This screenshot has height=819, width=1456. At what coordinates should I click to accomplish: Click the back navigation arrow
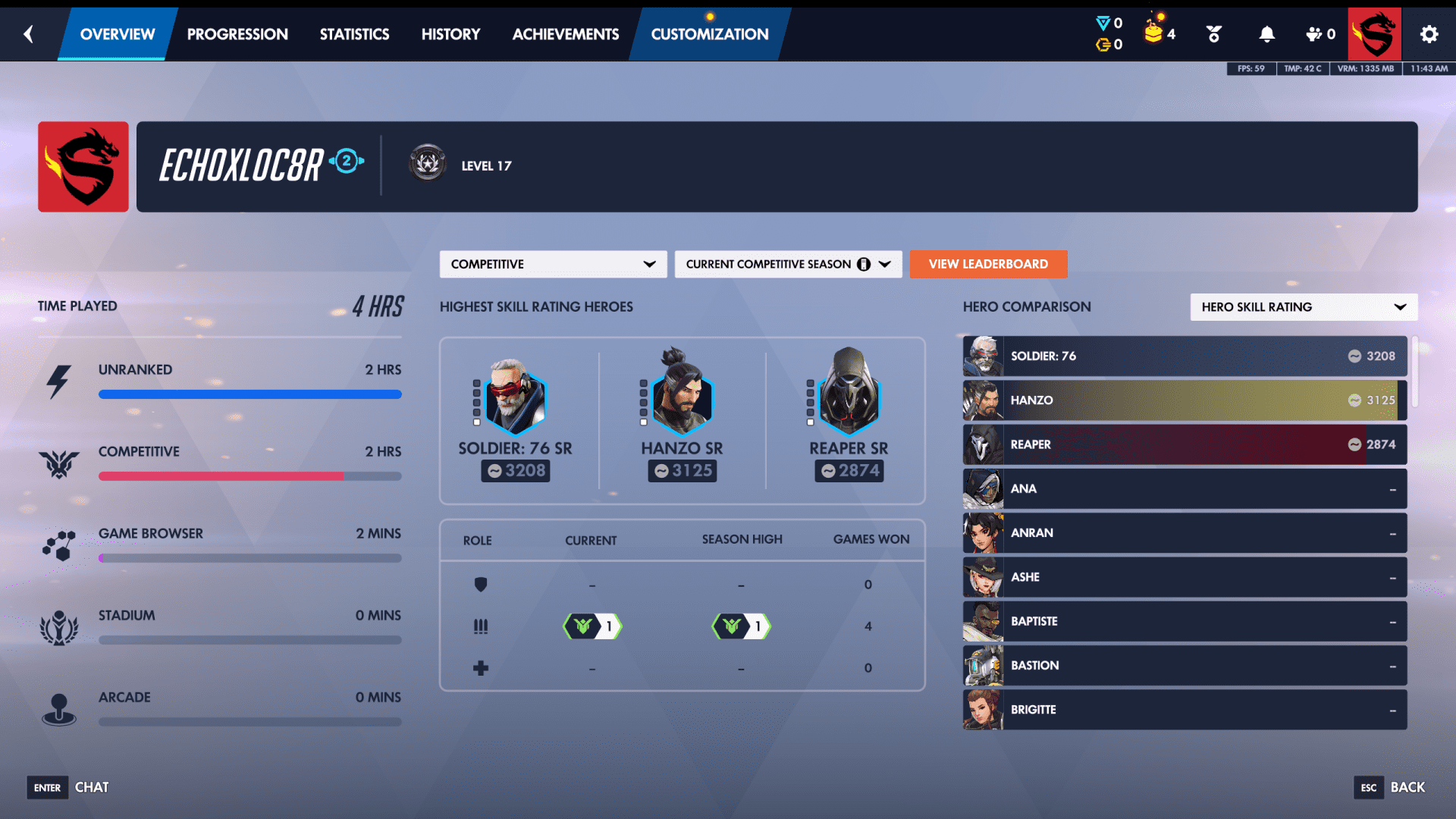28,33
